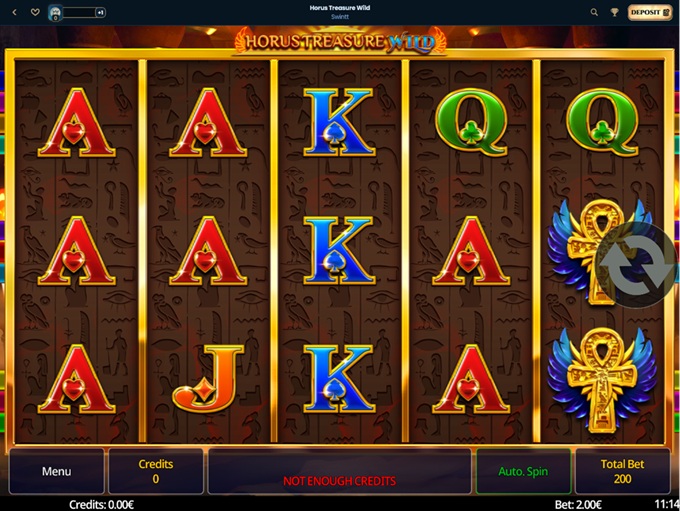Activate Auto. Spin
The height and width of the screenshot is (511, 680).
[523, 471]
